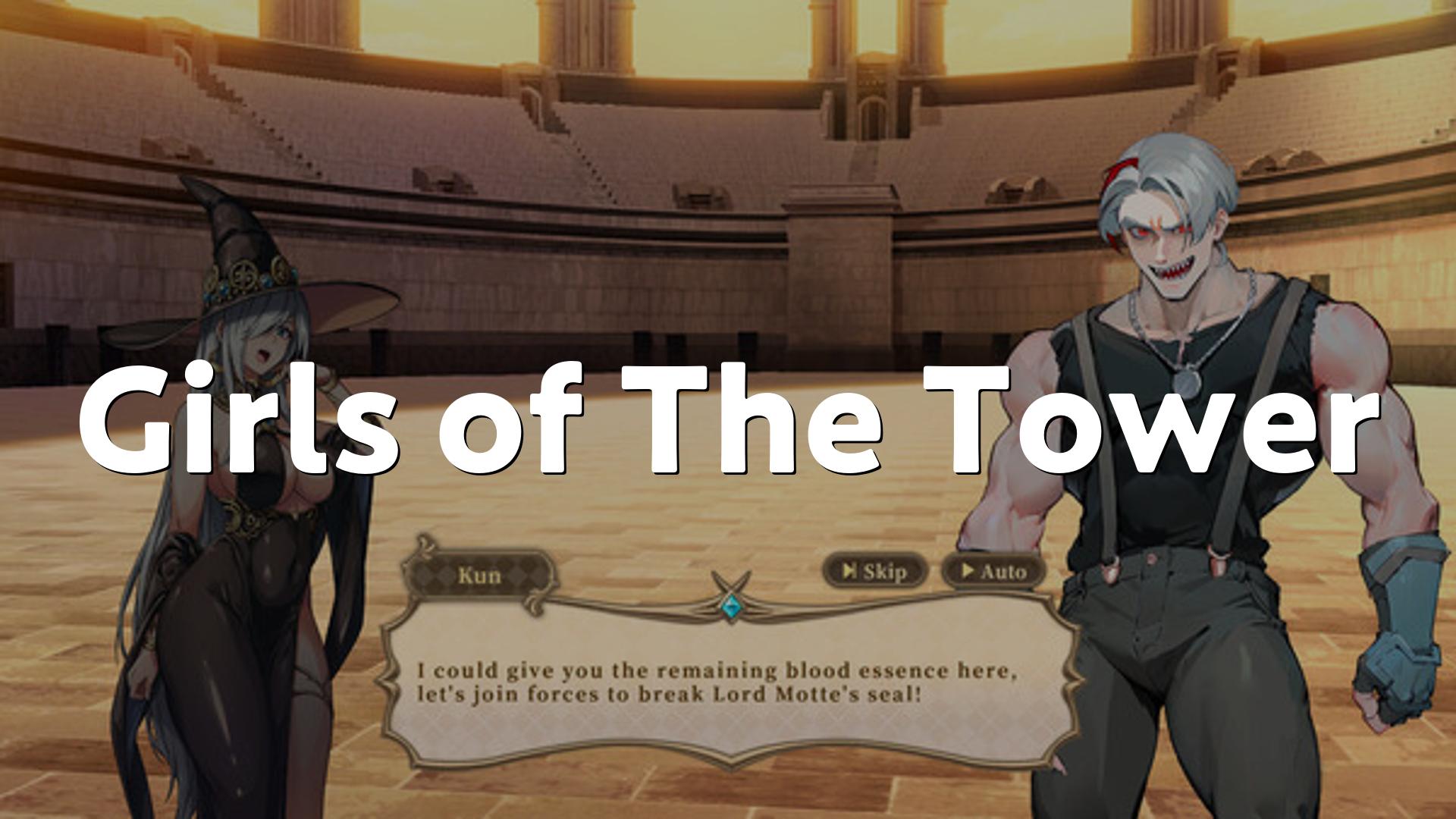Skip the dialogue scene
1456x819 pixels.
pos(876,571)
